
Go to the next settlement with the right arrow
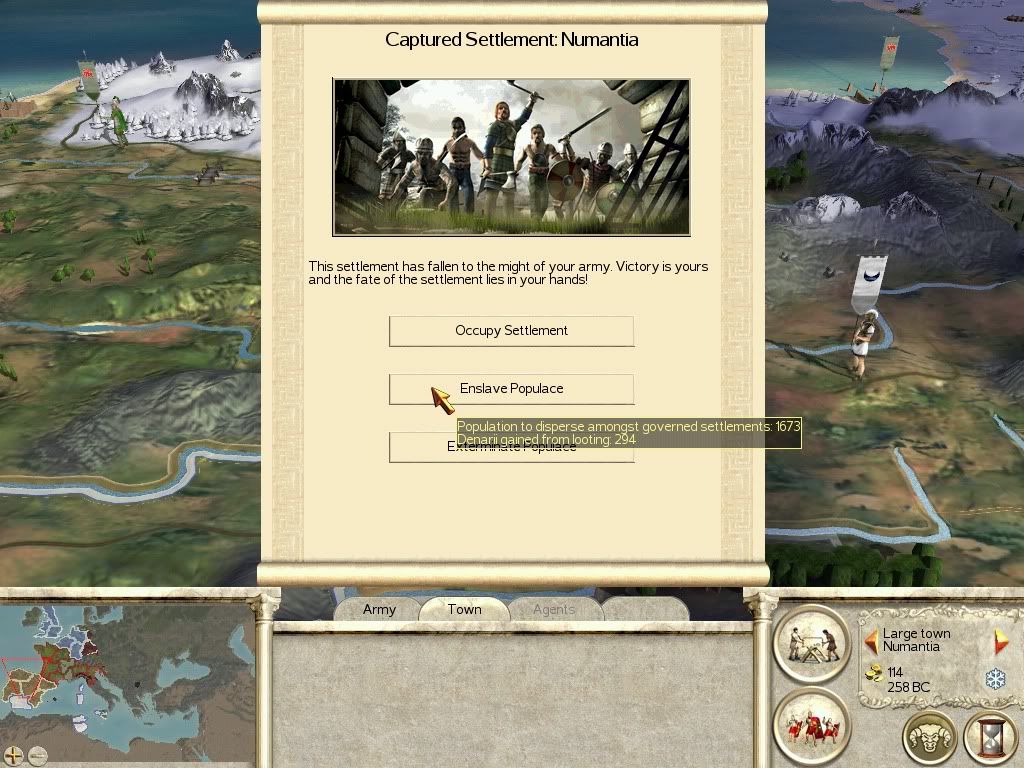pyautogui.click(x=1000, y=641)
